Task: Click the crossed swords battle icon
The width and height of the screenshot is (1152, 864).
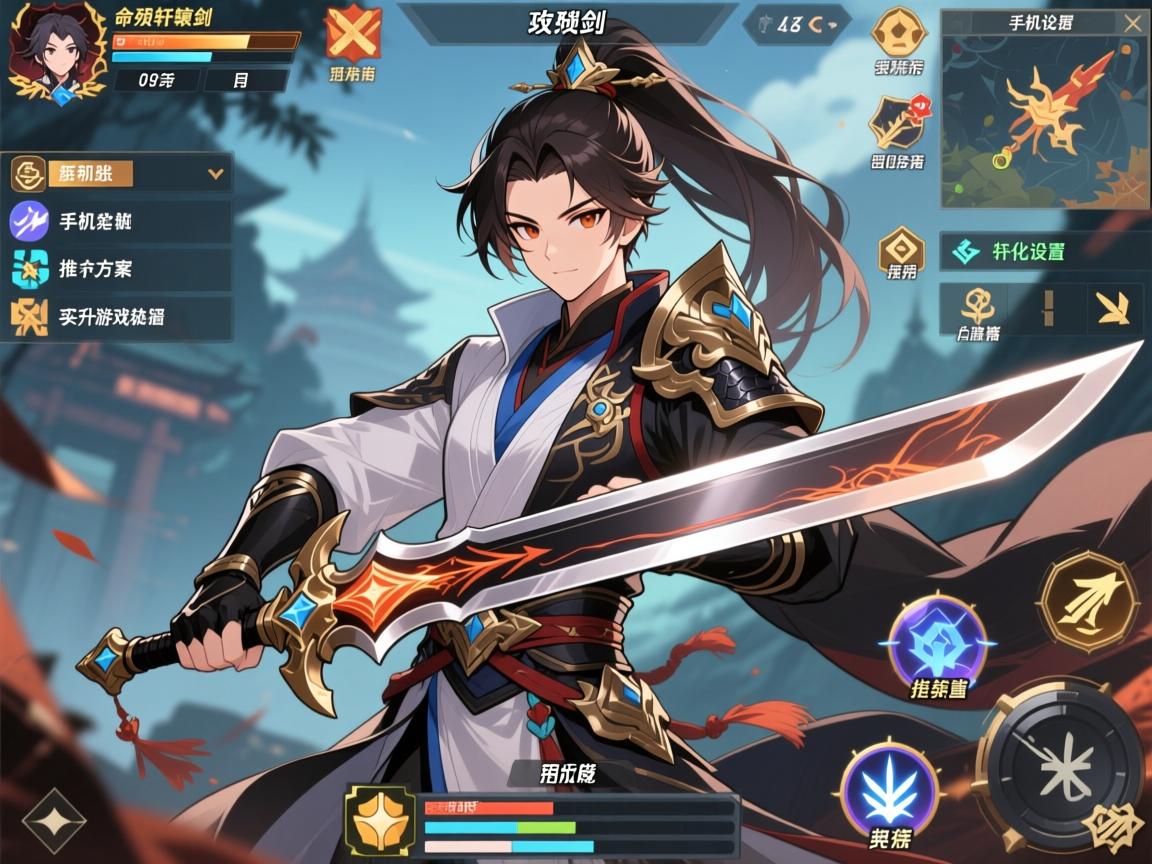Action: pos(353,34)
